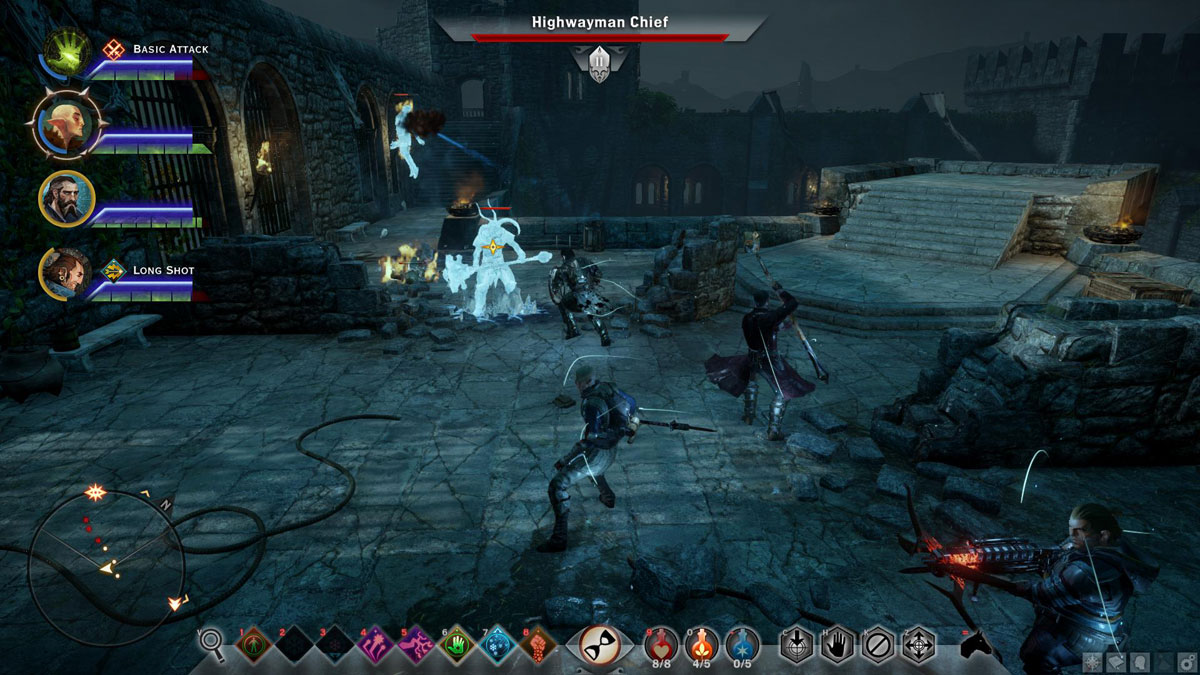Click the crossed-circle disengage command

(879, 645)
